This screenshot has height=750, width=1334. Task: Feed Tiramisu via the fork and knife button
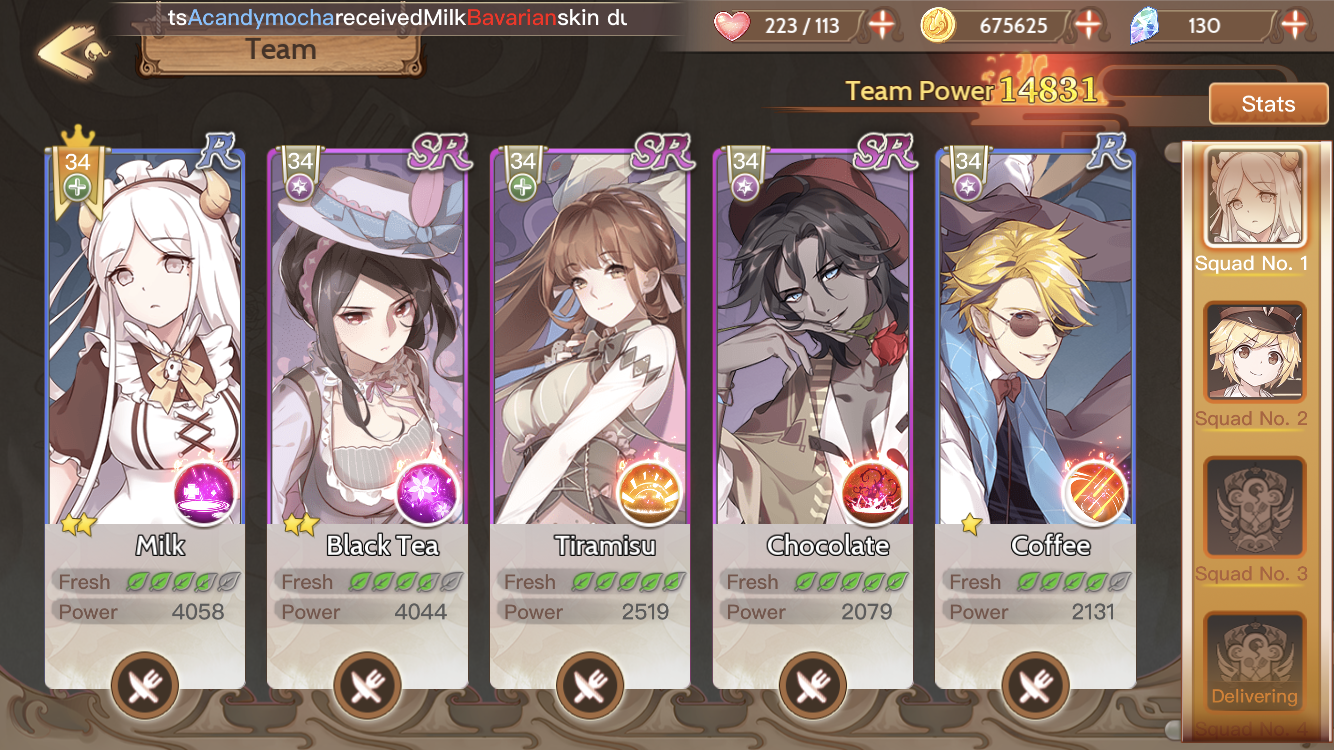point(590,686)
